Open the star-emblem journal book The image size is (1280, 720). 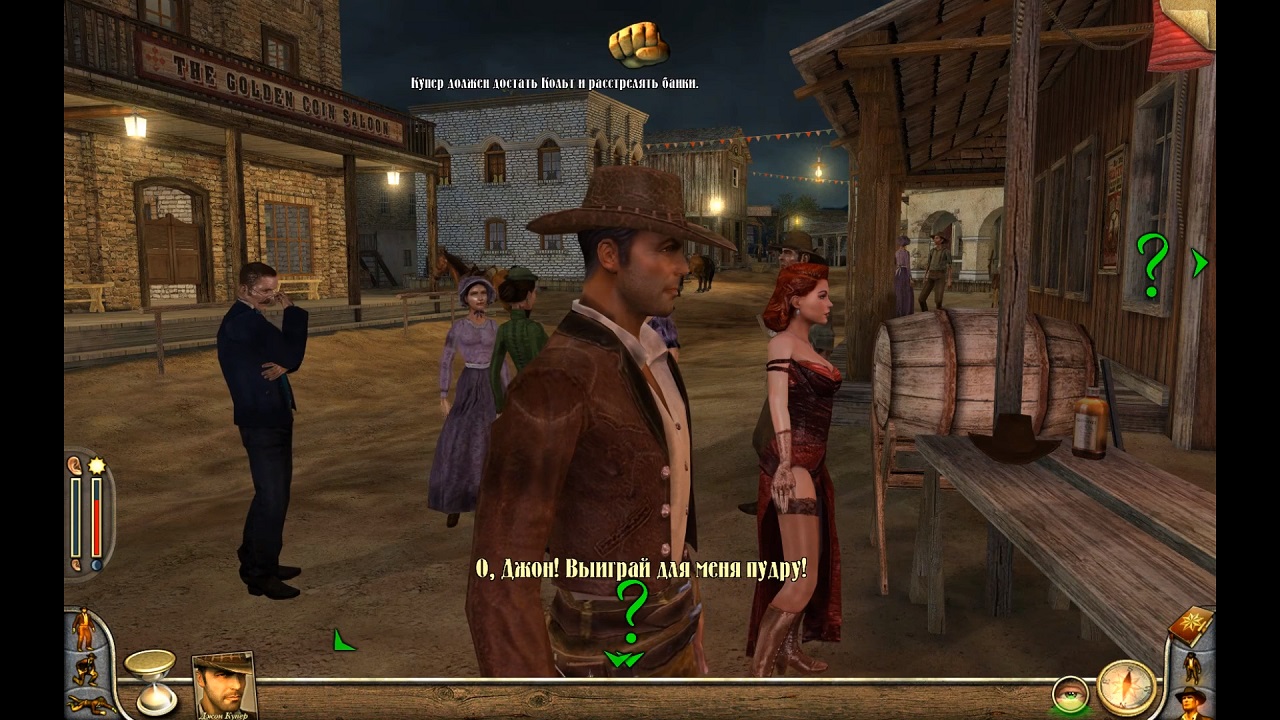tap(1190, 627)
